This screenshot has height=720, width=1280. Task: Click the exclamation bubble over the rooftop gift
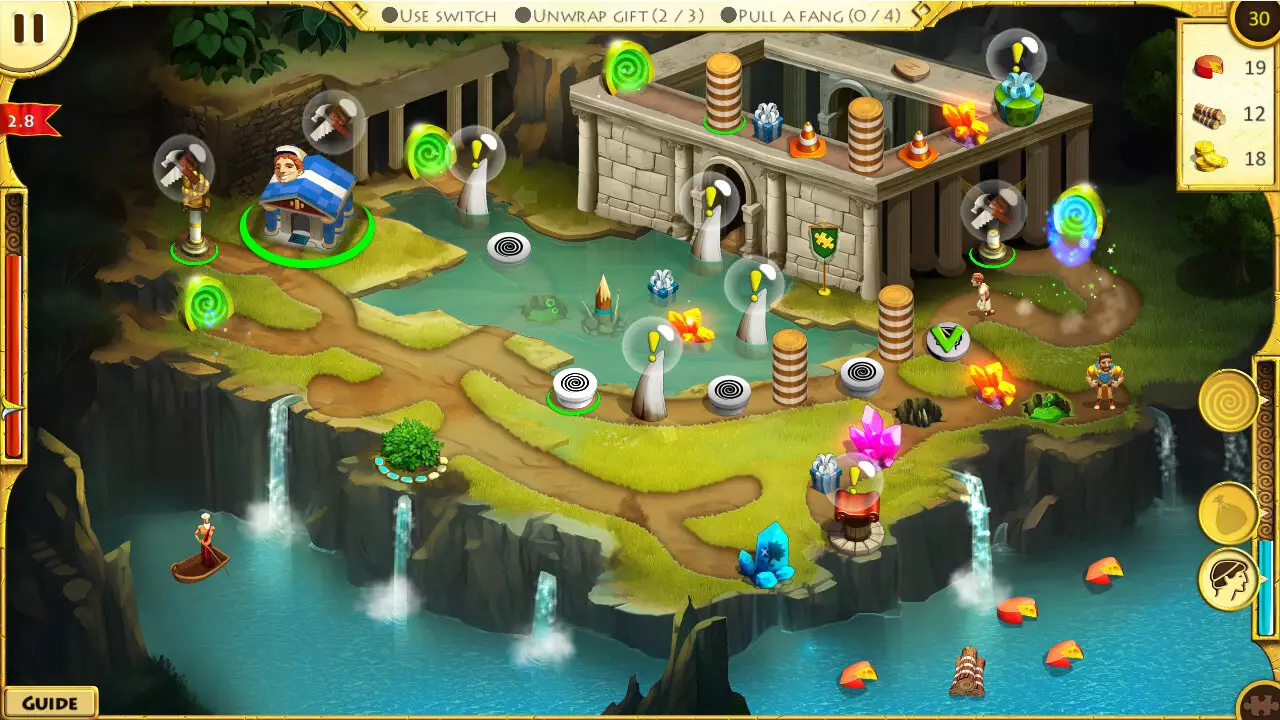(1016, 55)
